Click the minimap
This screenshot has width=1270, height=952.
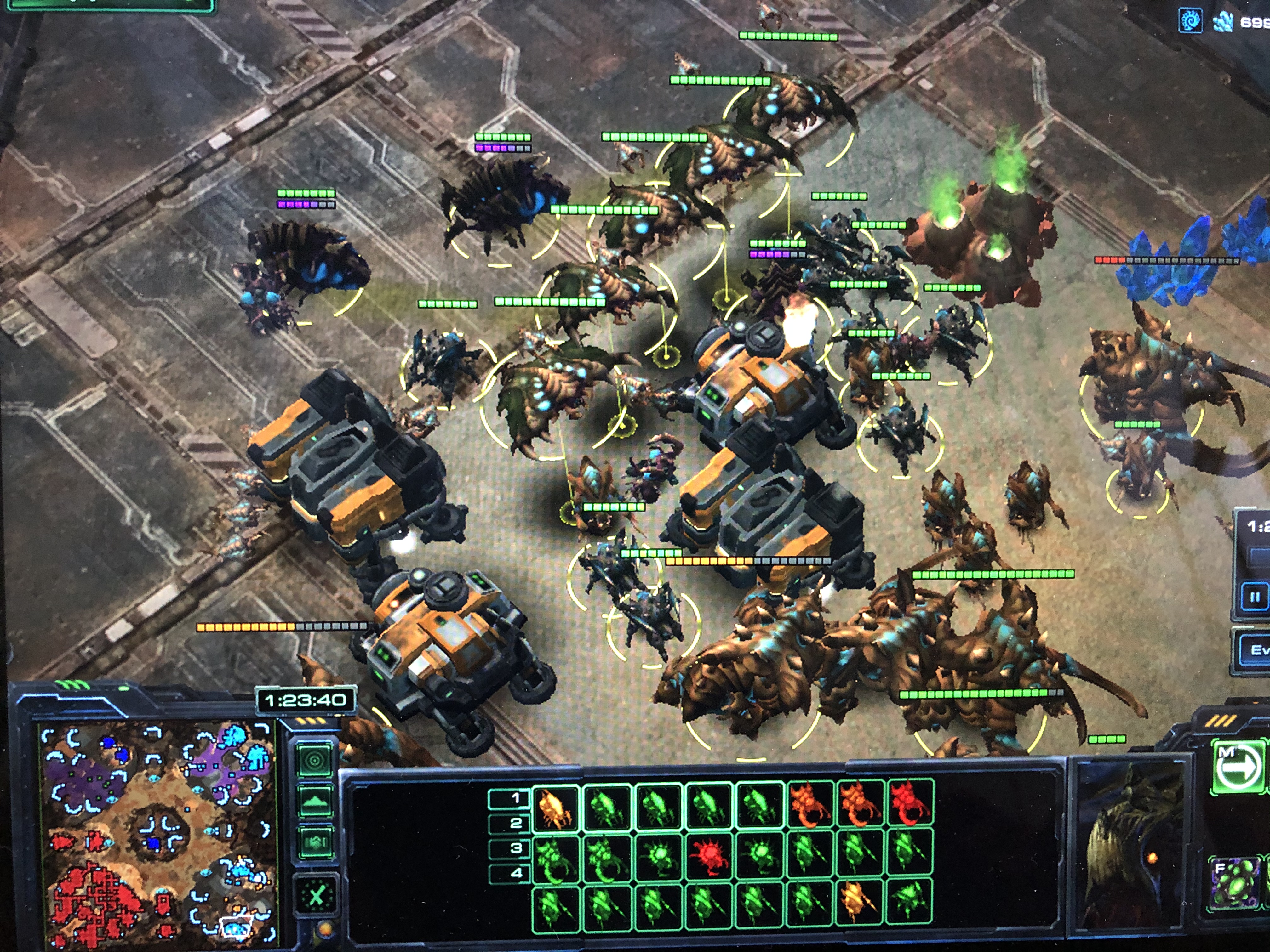[156, 832]
